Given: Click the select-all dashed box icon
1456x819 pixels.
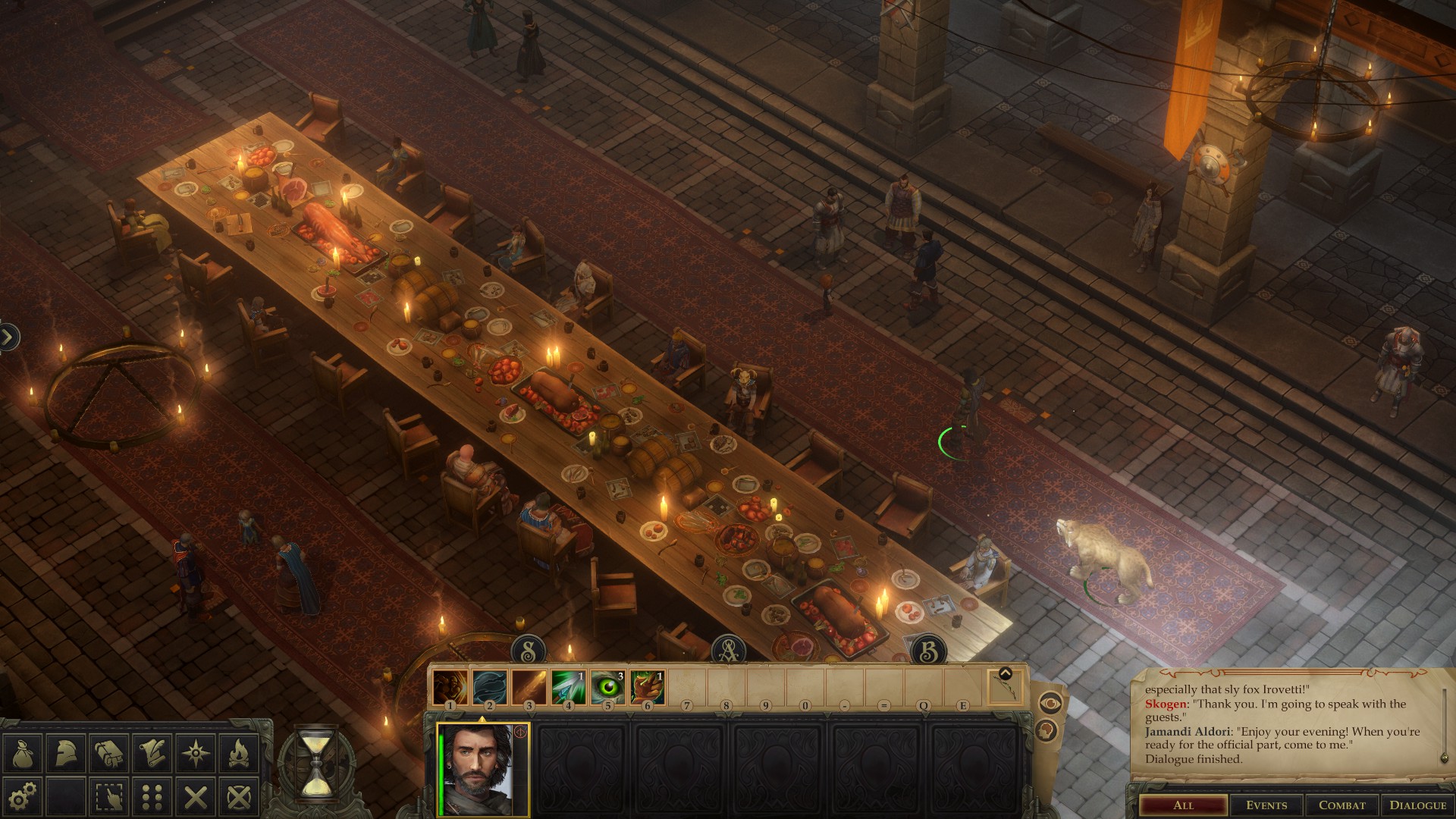Looking at the screenshot, I should (109, 796).
